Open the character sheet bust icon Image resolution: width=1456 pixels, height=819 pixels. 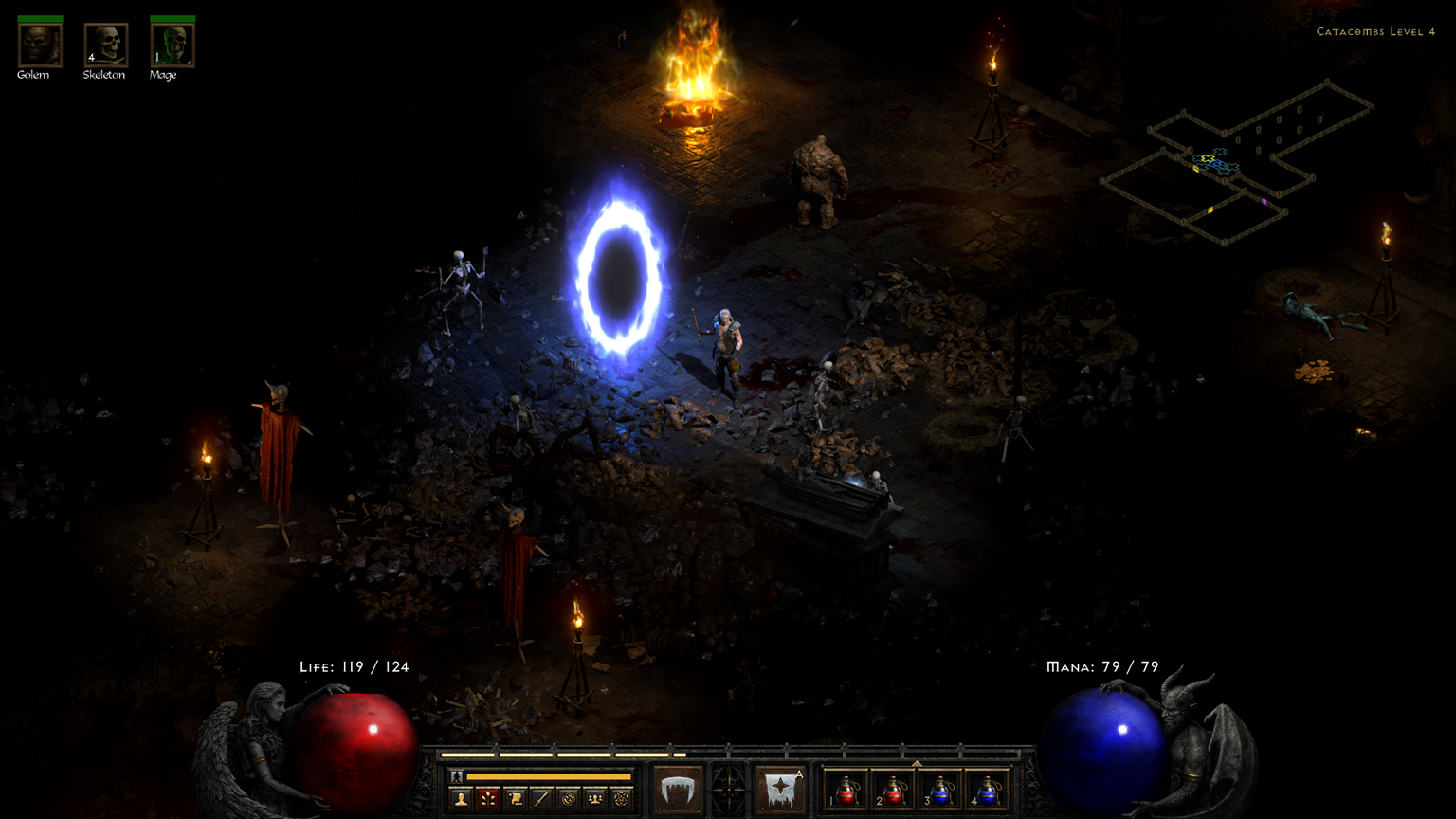click(462, 799)
